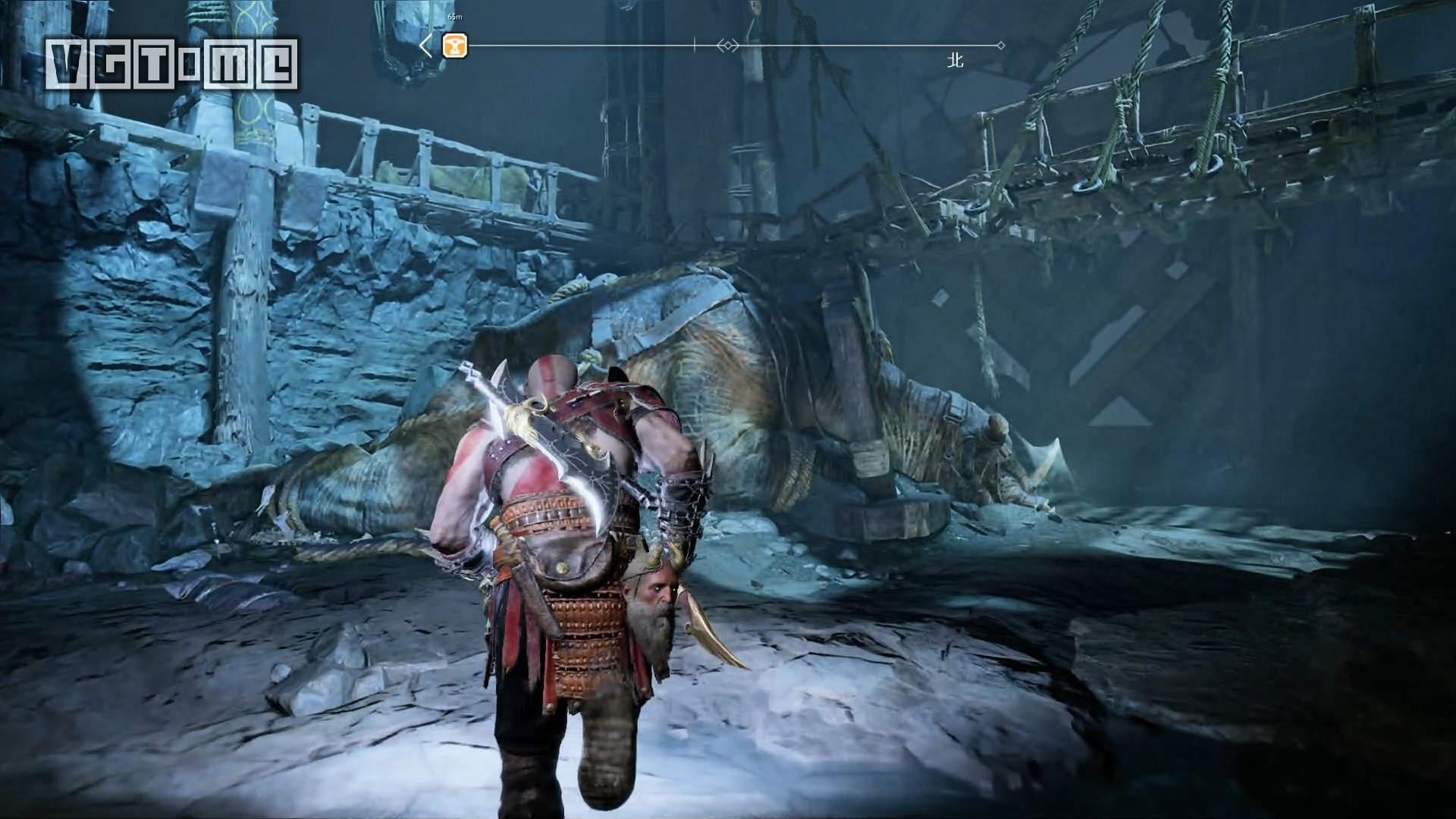Select the north "北" compass label
Screen dimensions: 1456x819
pos(955,61)
